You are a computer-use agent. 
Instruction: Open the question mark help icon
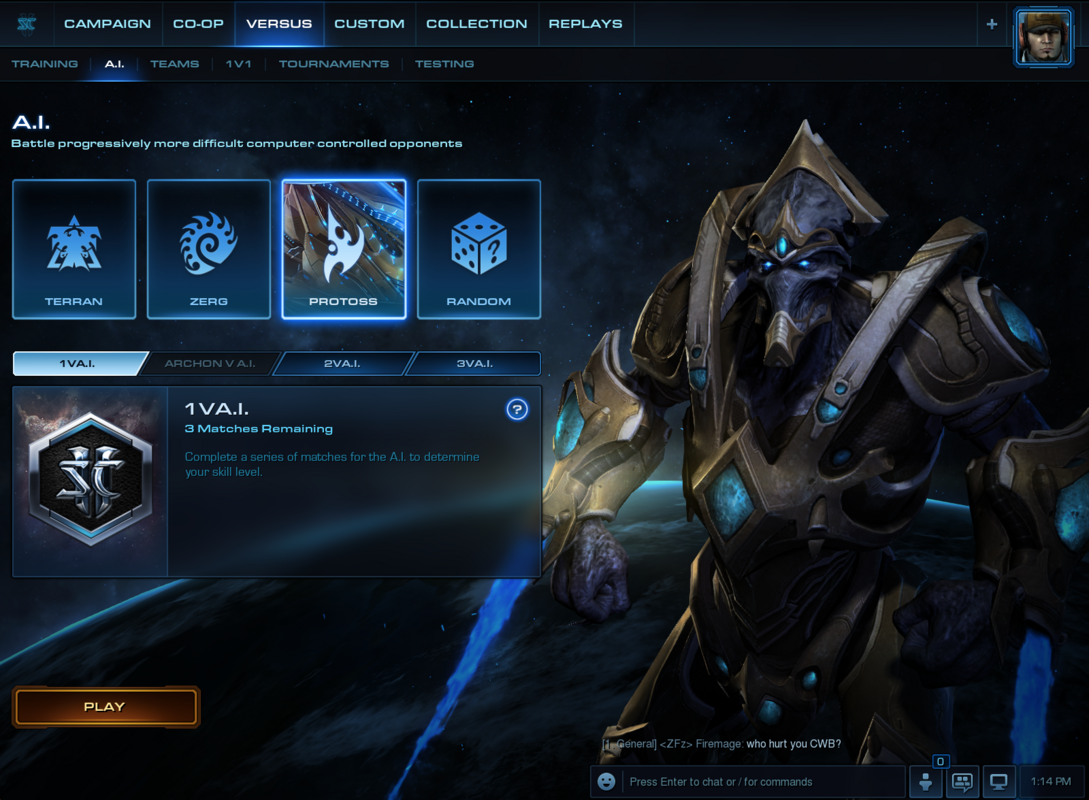[517, 409]
